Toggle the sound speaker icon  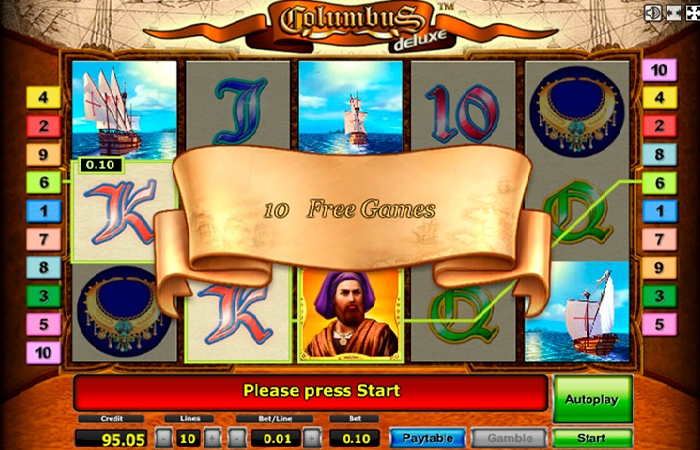(x=652, y=13)
